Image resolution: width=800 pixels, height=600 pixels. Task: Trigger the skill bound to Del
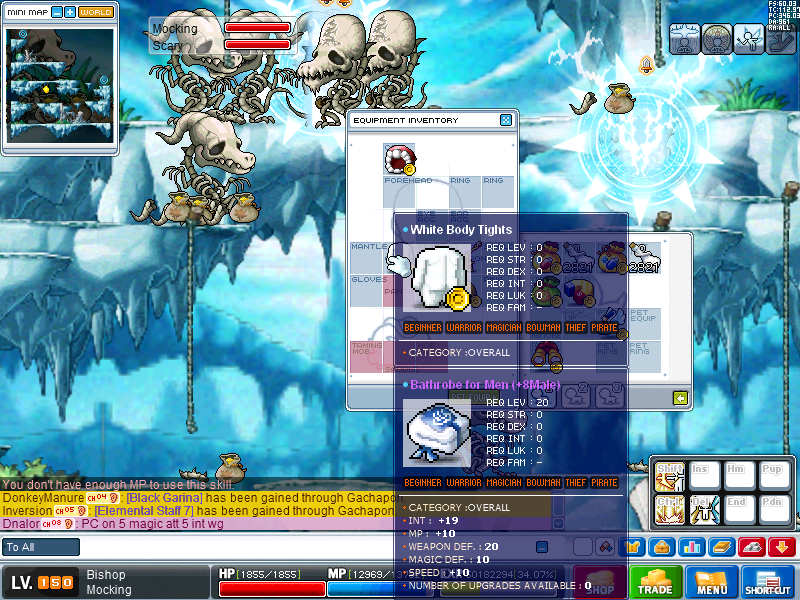pyautogui.click(x=706, y=509)
